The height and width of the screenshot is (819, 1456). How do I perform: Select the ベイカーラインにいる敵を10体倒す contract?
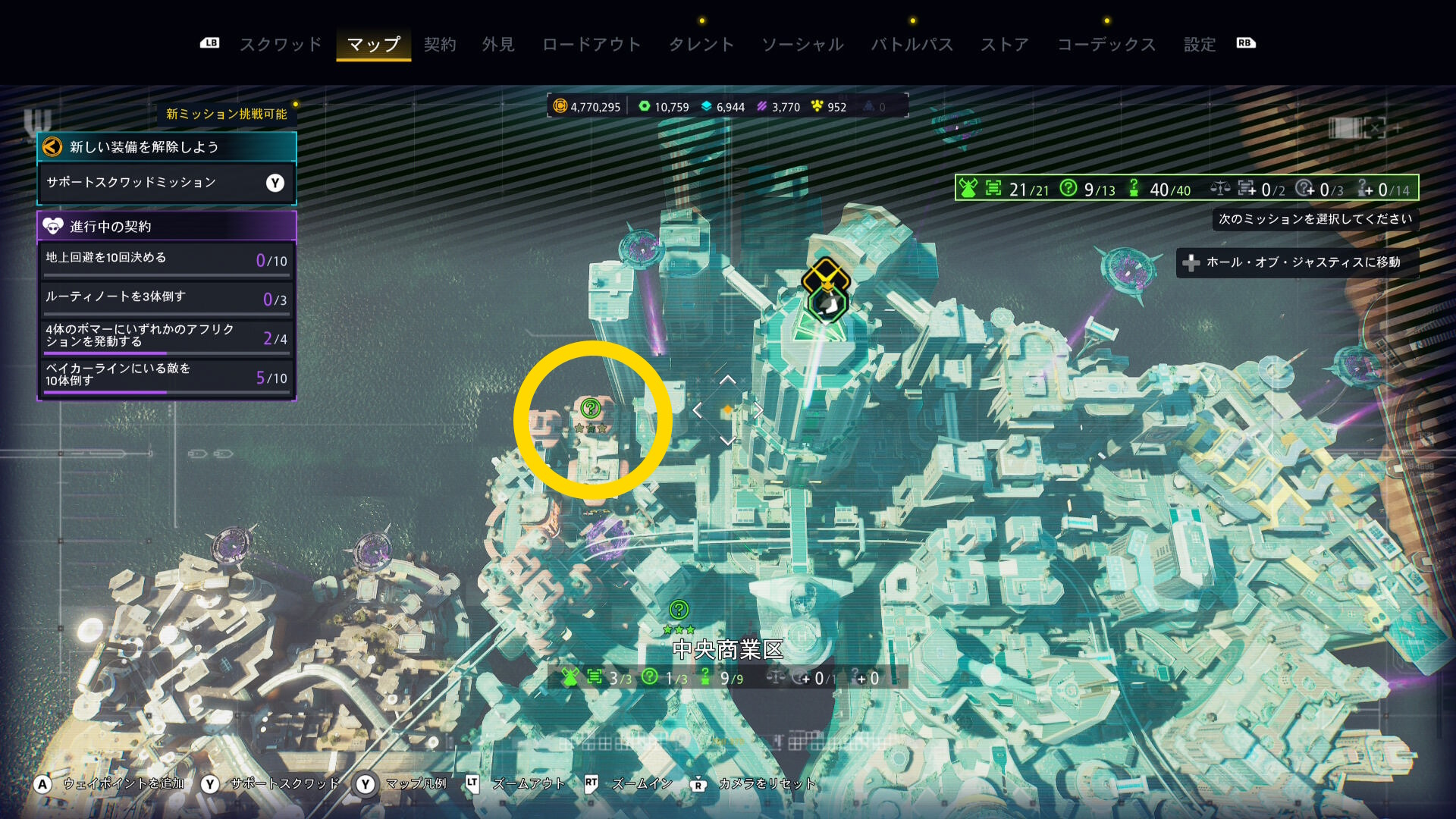[166, 375]
